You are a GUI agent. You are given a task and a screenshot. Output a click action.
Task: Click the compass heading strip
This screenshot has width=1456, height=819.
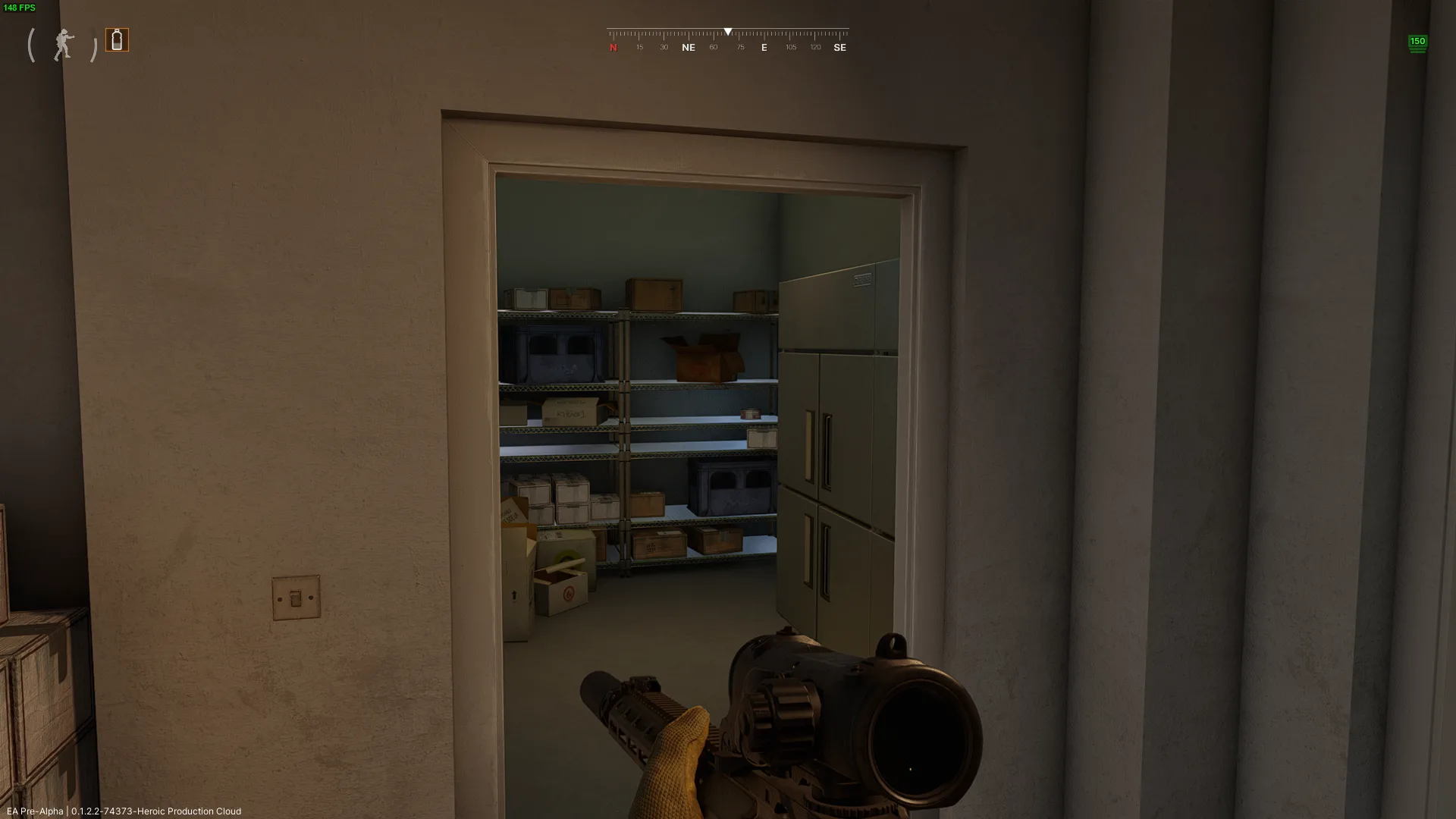point(727,41)
